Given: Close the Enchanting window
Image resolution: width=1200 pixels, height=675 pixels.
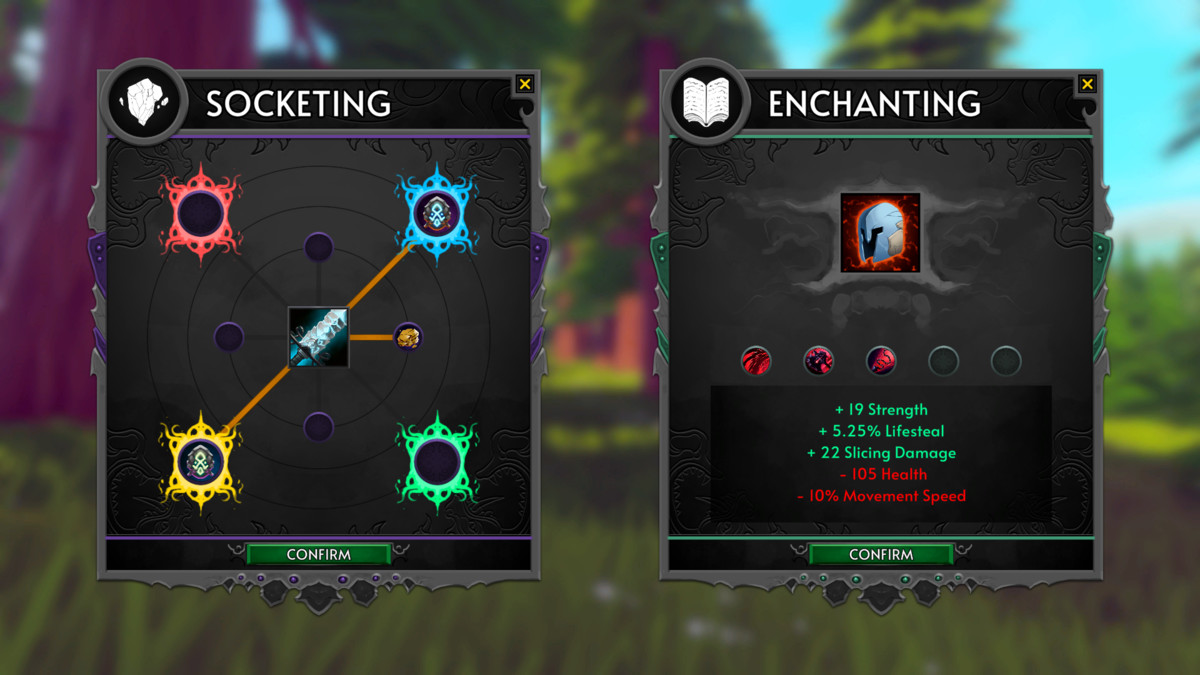Looking at the screenshot, I should pyautogui.click(x=1087, y=84).
